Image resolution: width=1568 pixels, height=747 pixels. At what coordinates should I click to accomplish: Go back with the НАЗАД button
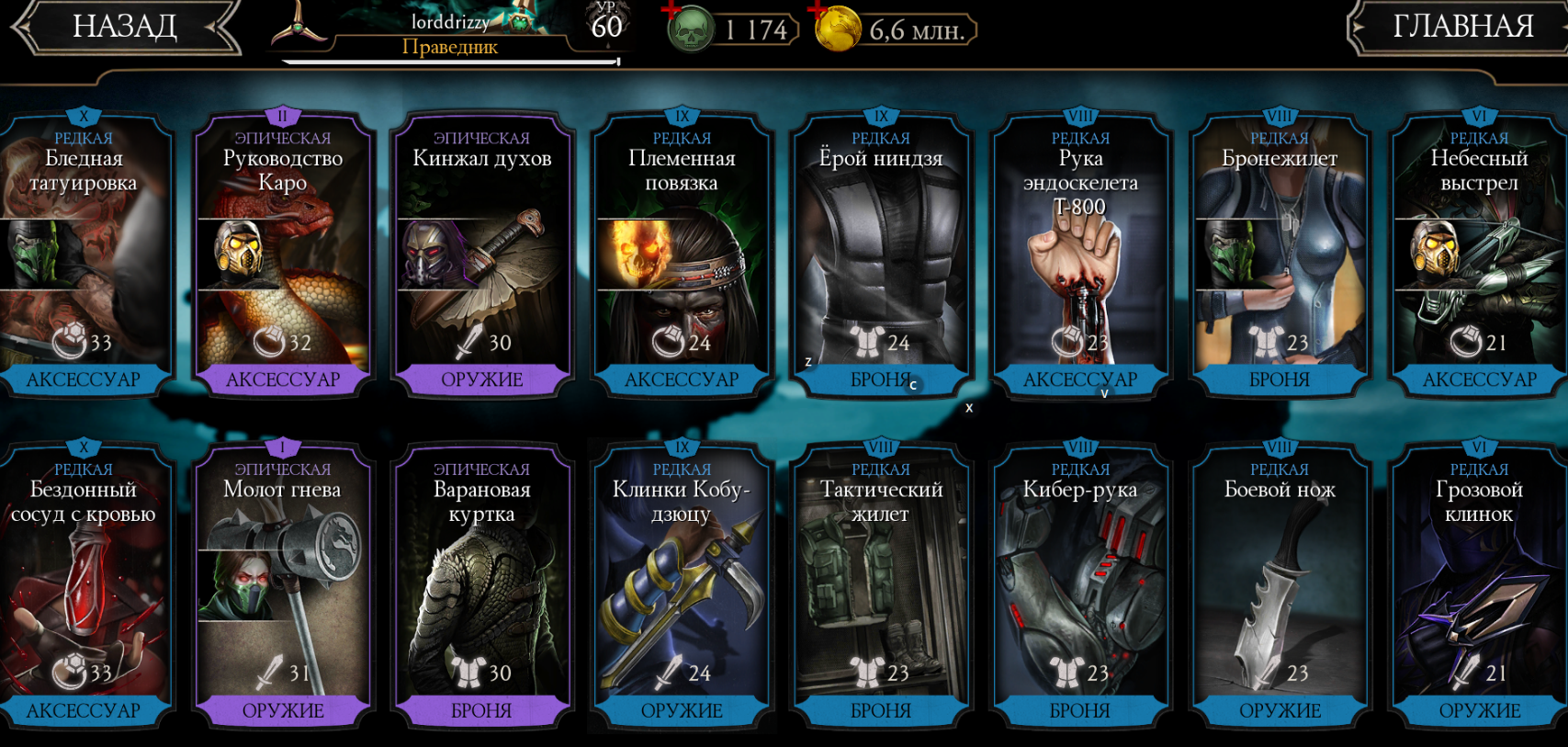pyautogui.click(x=124, y=27)
